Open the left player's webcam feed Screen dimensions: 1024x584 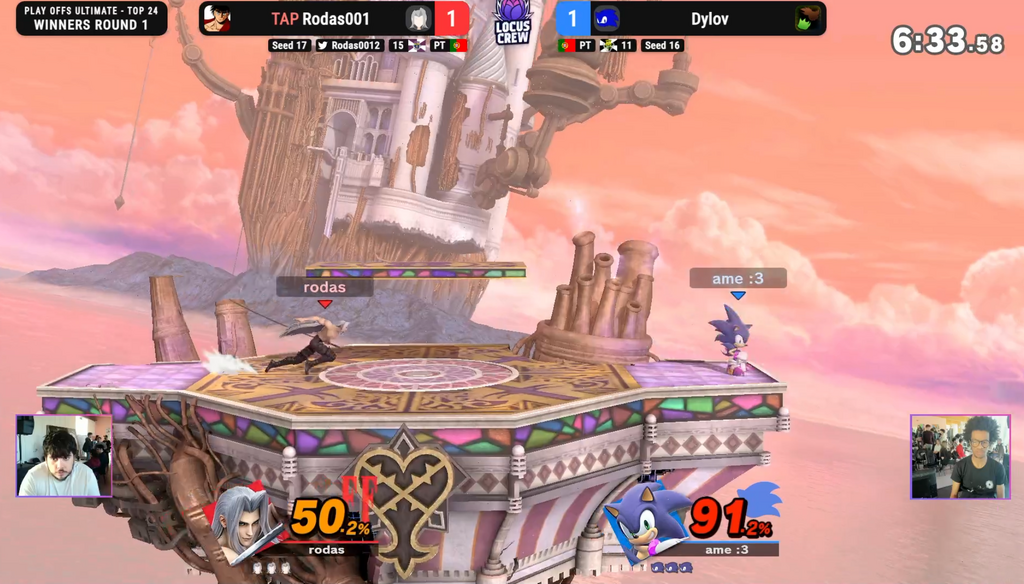coord(65,456)
